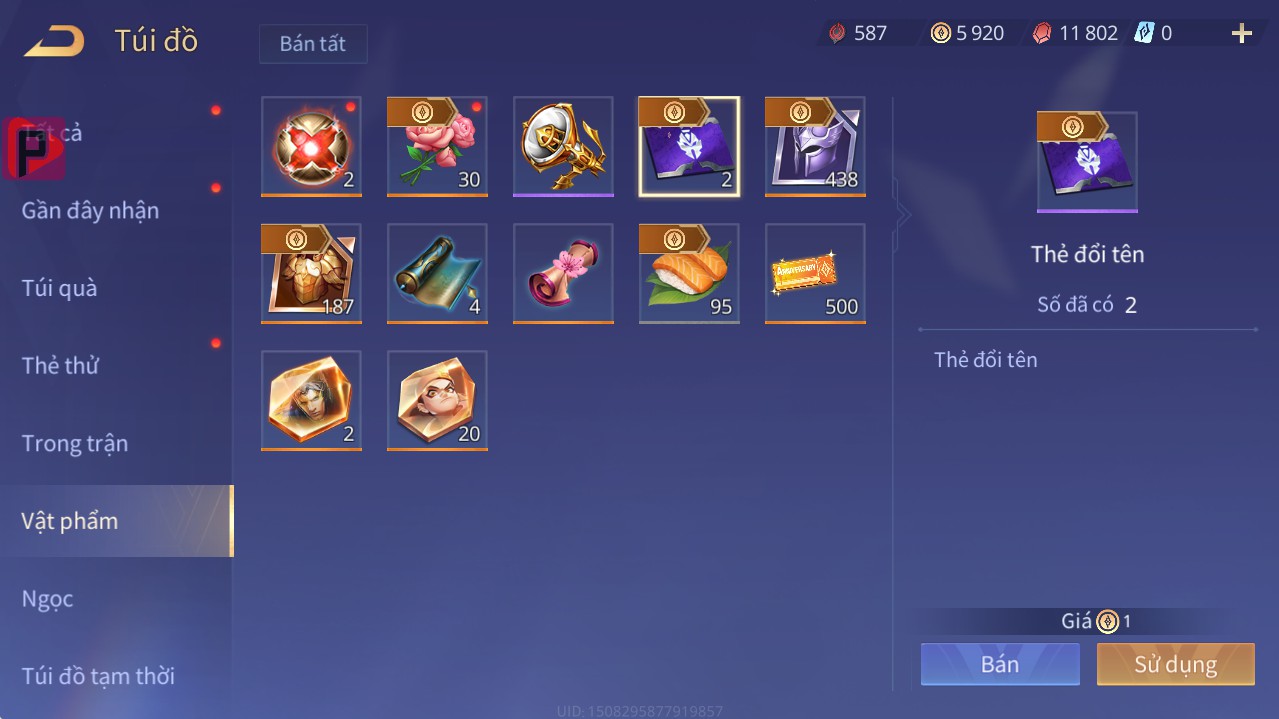Choose the Vật phẩm tab
The width and height of the screenshot is (1279, 719).
pyautogui.click(x=70, y=521)
